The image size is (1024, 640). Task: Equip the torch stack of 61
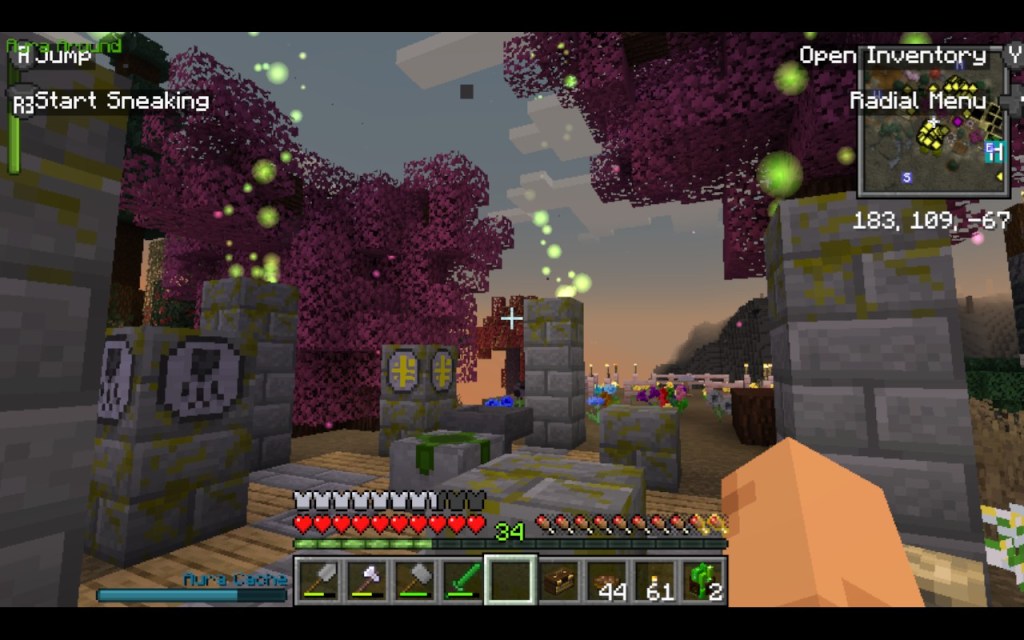coord(655,580)
